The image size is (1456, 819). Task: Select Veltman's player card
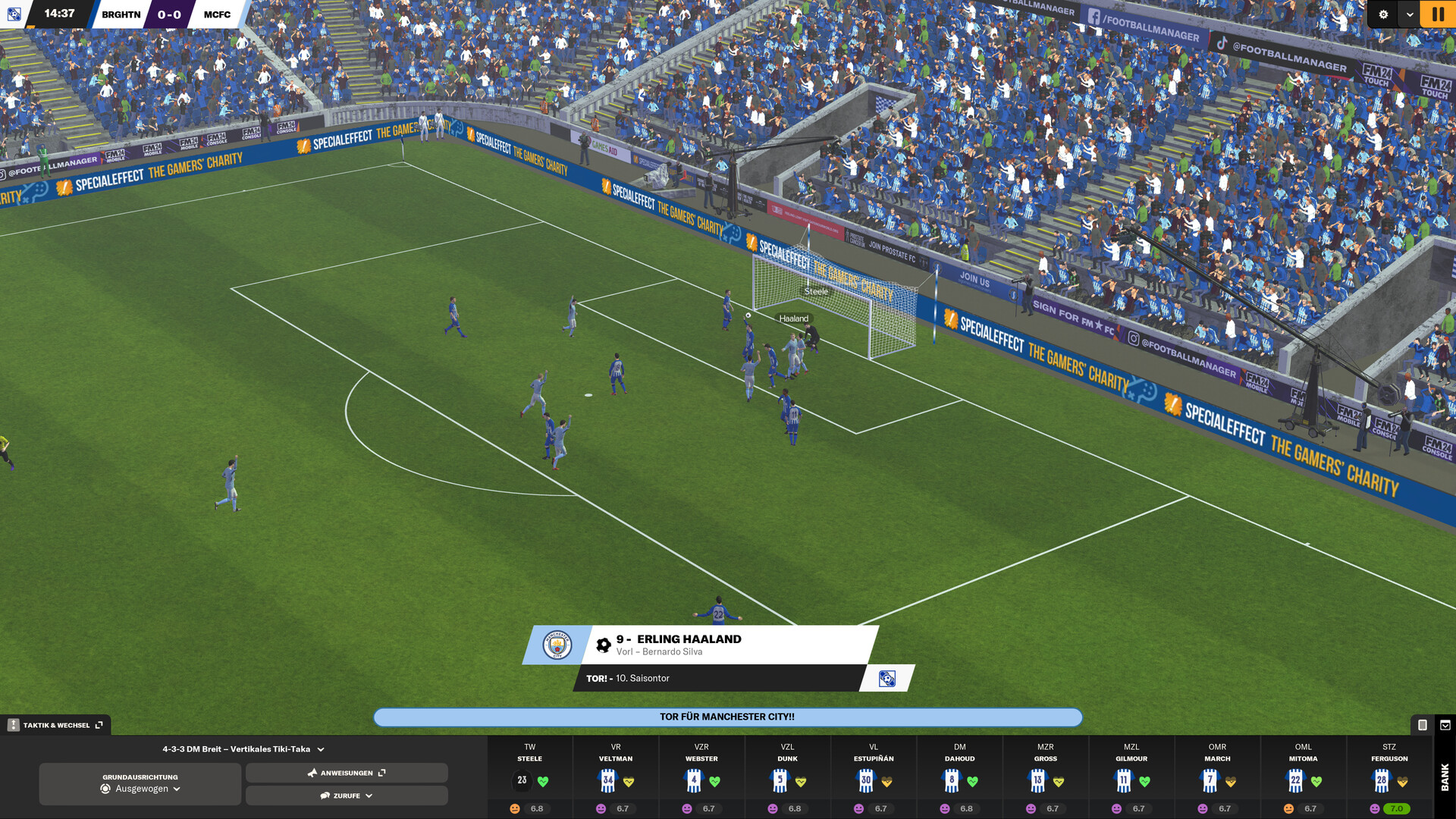point(616,777)
